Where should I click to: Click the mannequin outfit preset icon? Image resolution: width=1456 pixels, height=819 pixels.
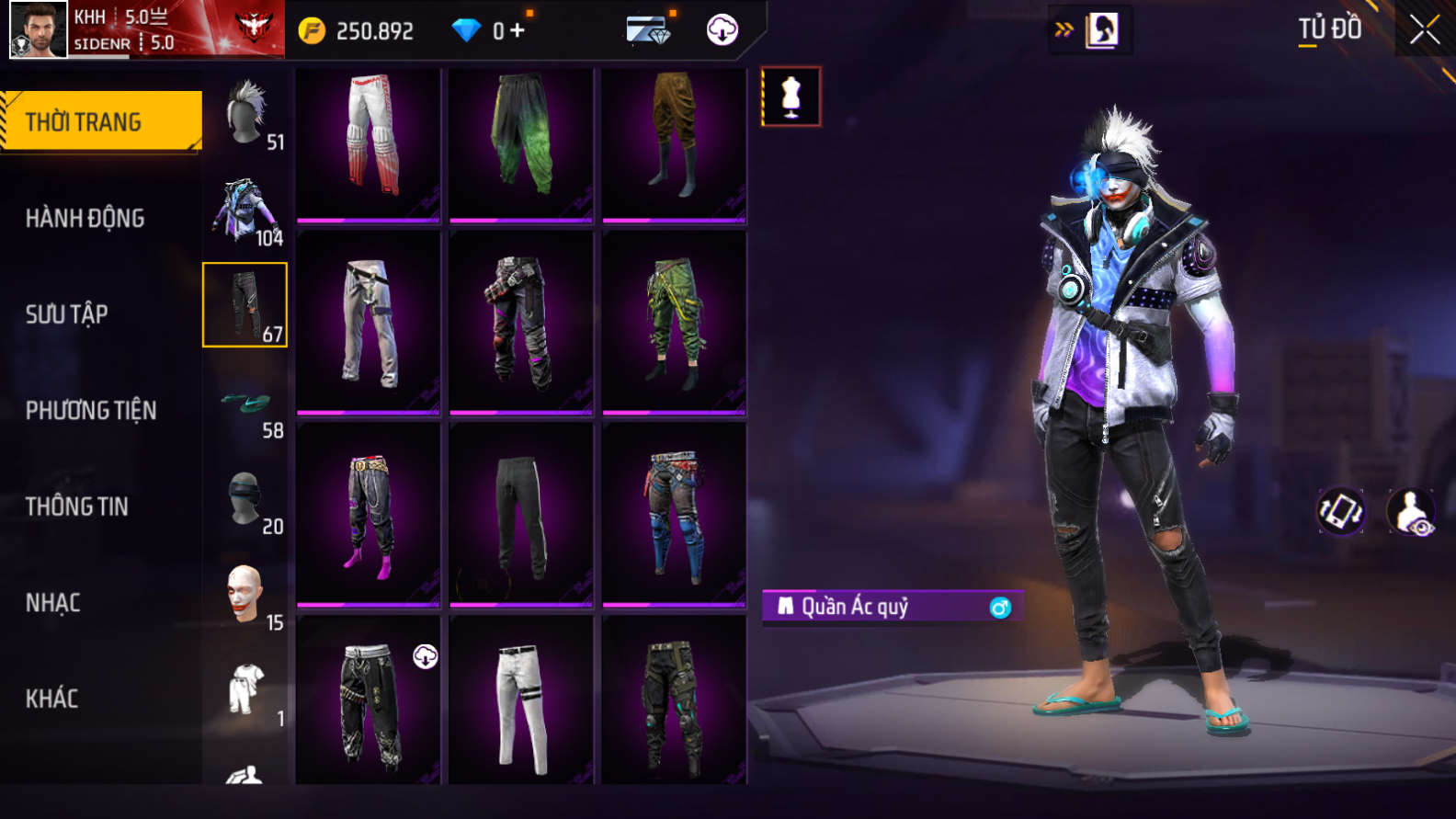pyautogui.click(x=791, y=97)
